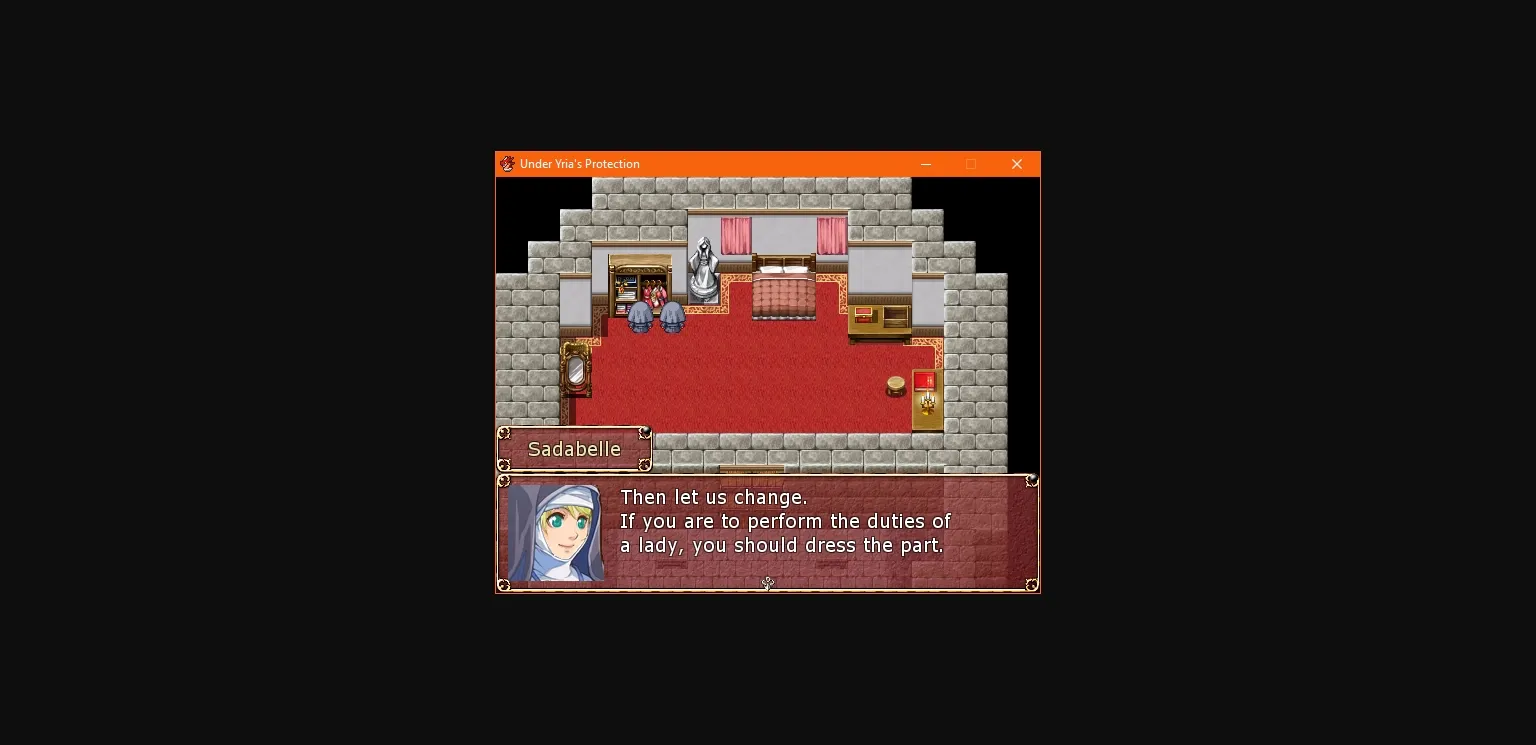Click the right hooded character sprite
Screen dimensions: 1536x745
pos(671,317)
